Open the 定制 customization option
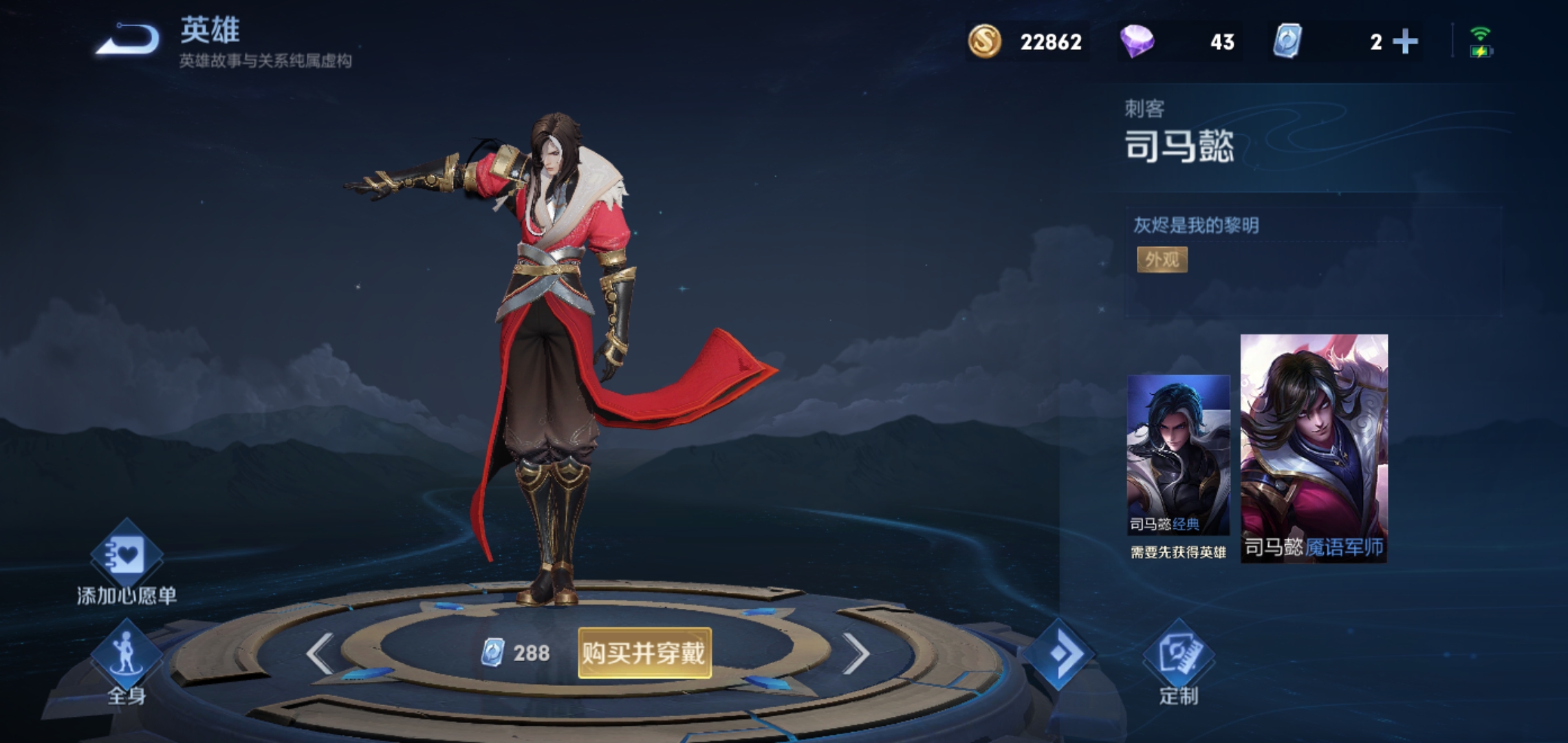1568x743 pixels. [x=1179, y=662]
